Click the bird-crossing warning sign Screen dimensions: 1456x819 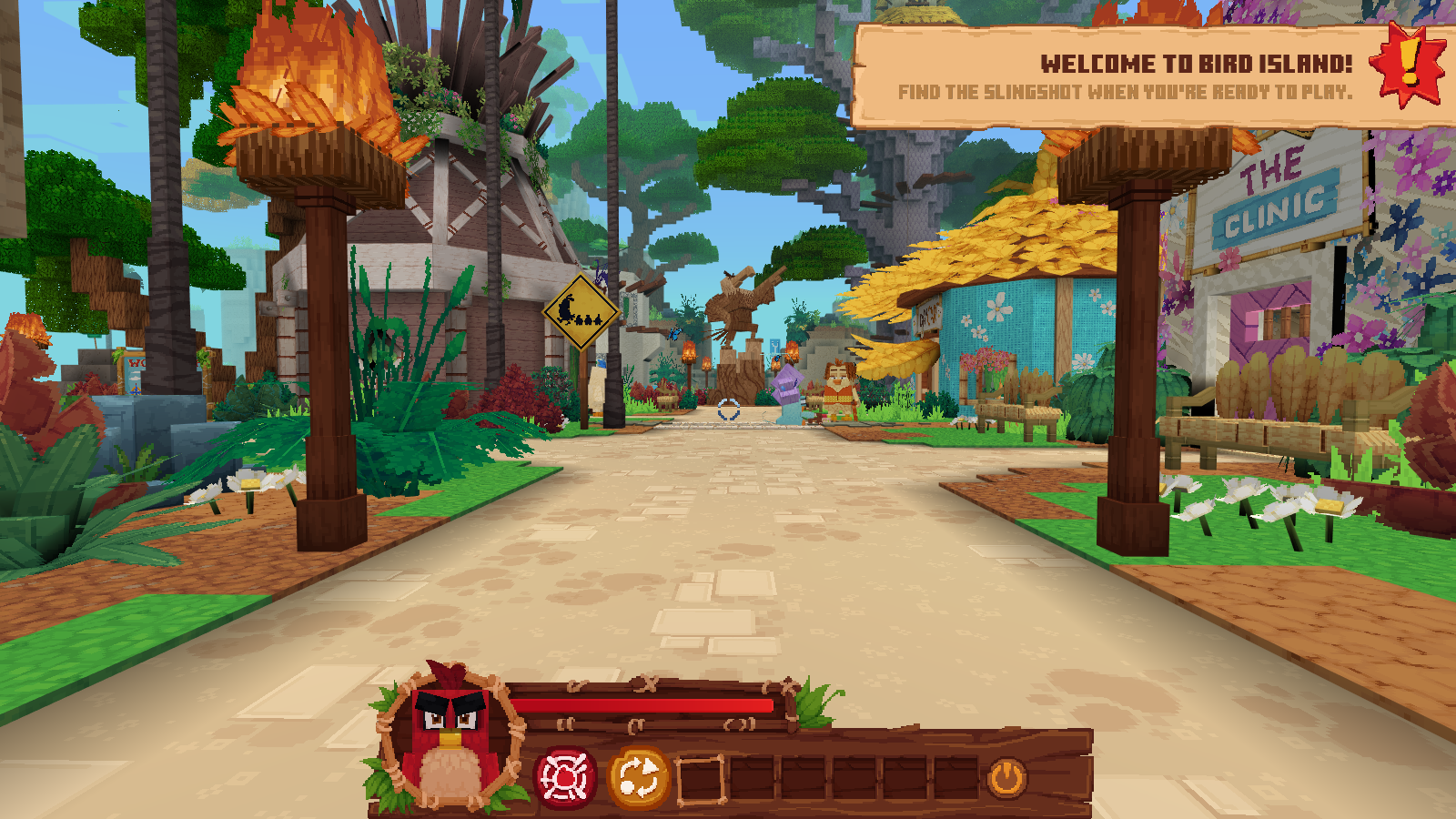point(580,310)
